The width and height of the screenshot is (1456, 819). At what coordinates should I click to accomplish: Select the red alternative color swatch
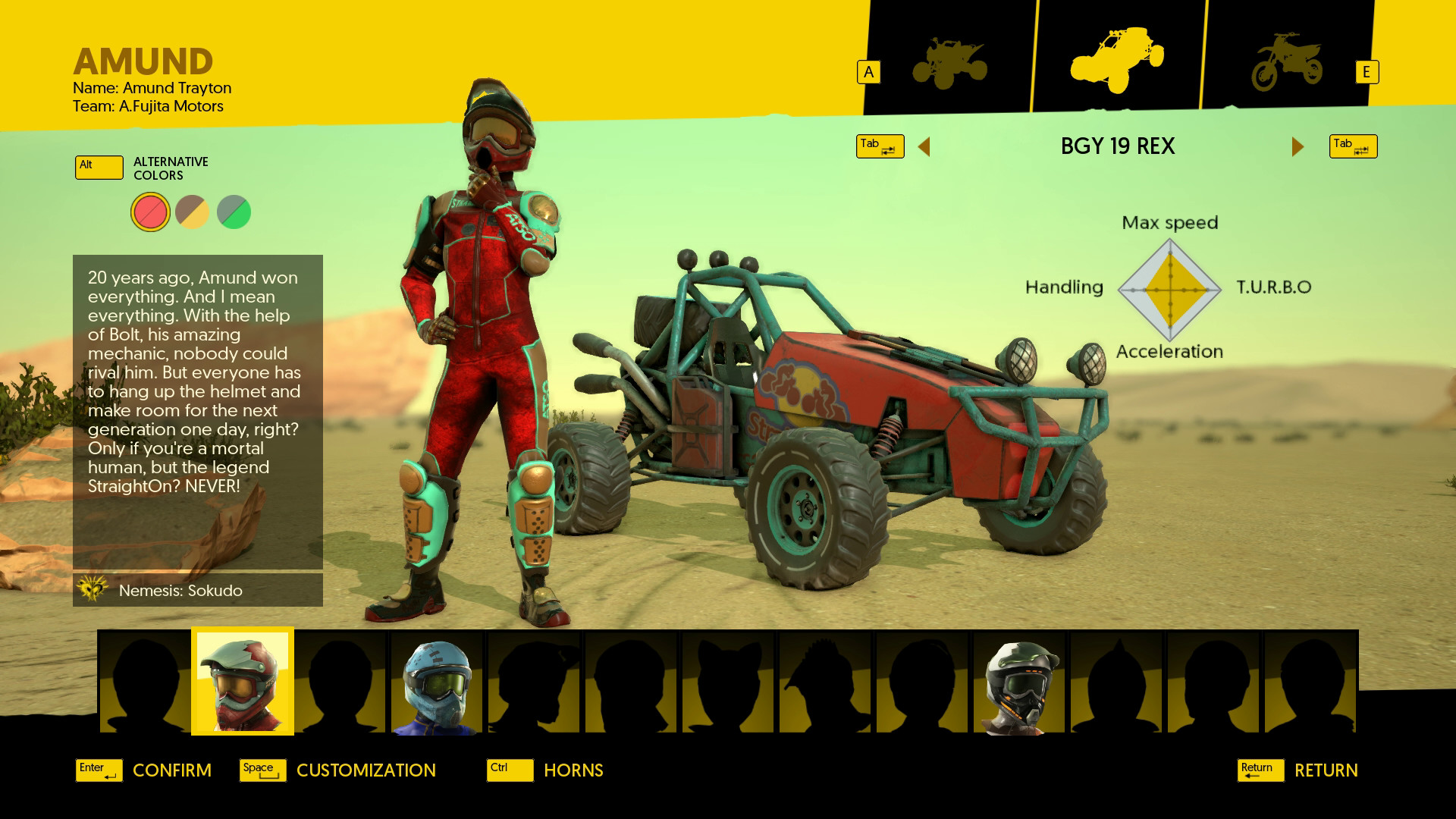(x=149, y=212)
